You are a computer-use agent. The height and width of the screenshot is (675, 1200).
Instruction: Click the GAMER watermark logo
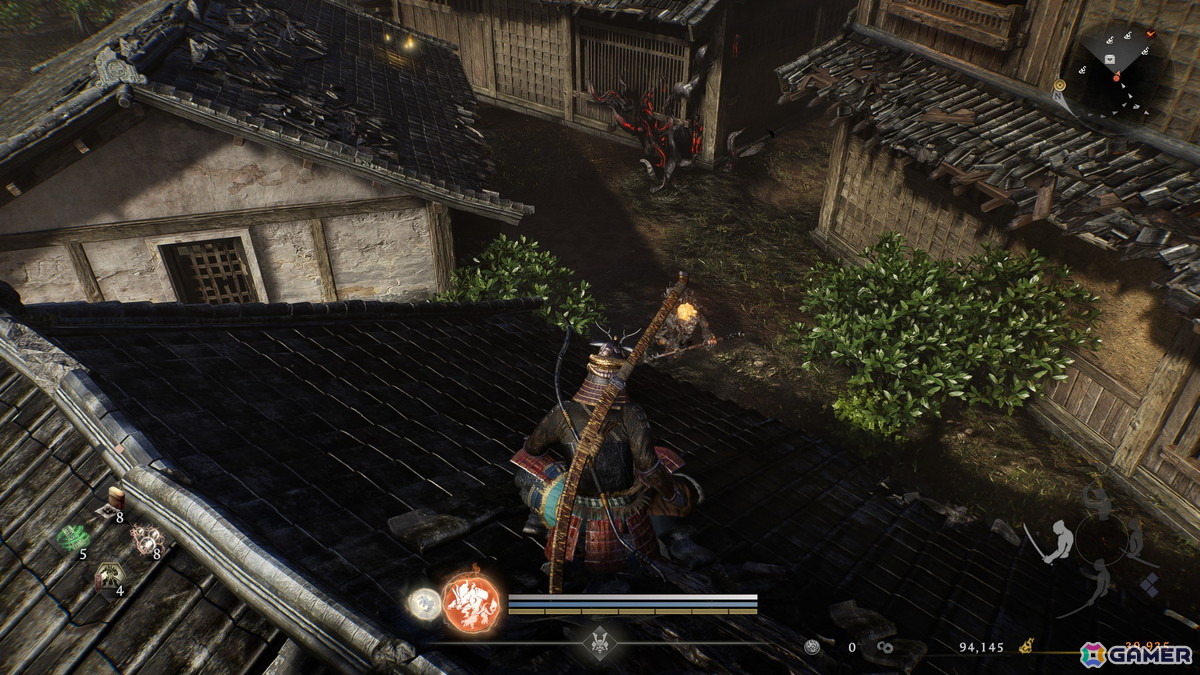click(x=1136, y=654)
